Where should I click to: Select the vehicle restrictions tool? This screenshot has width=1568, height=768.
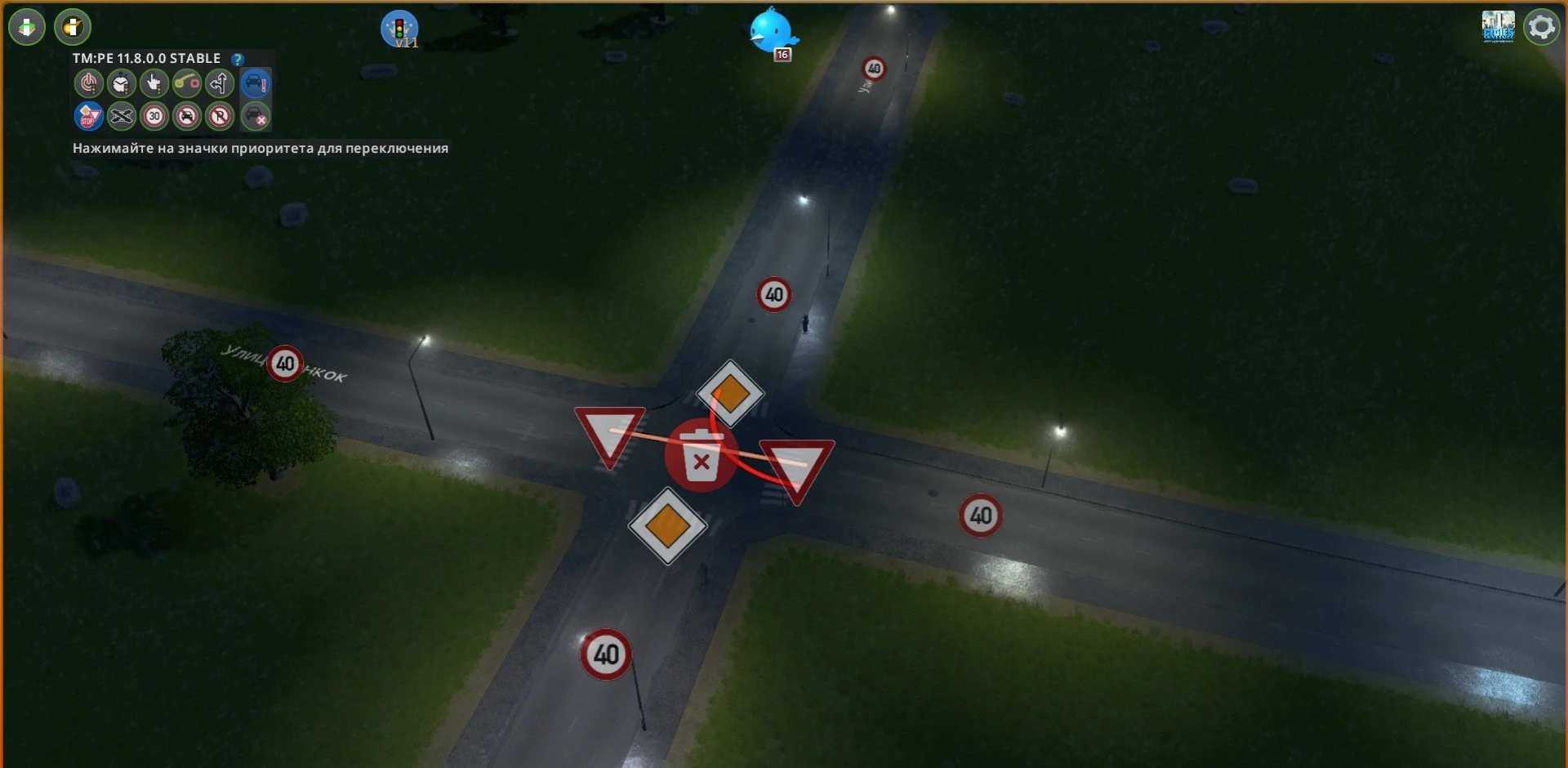pyautogui.click(x=187, y=117)
